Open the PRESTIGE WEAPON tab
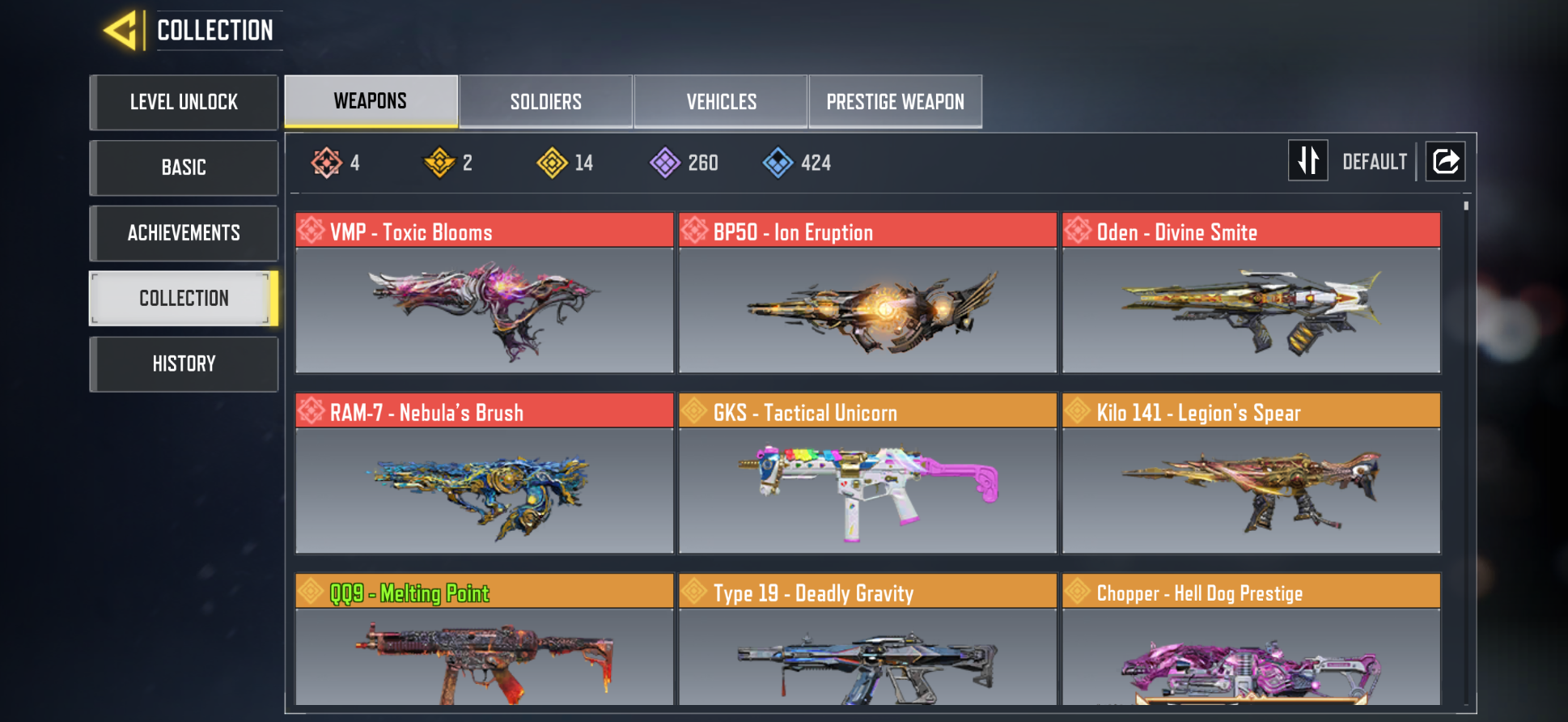This screenshot has height=722, width=1568. click(x=895, y=101)
